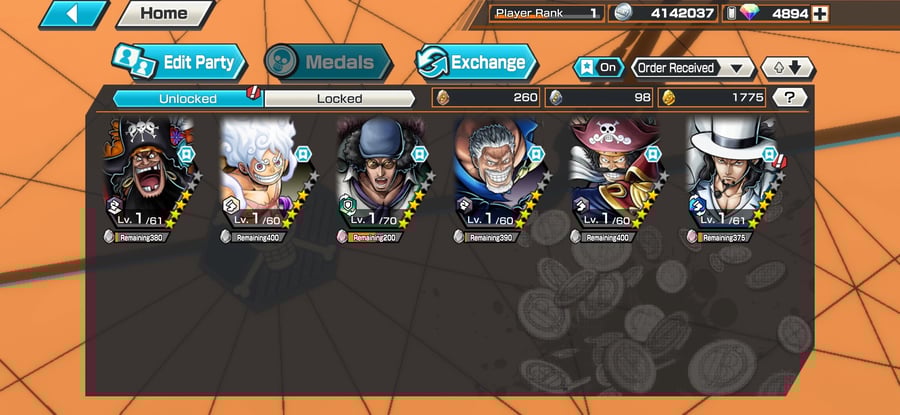The height and width of the screenshot is (415, 900).
Task: Open the Order Received sort dropdown
Action: pyautogui.click(x=693, y=68)
